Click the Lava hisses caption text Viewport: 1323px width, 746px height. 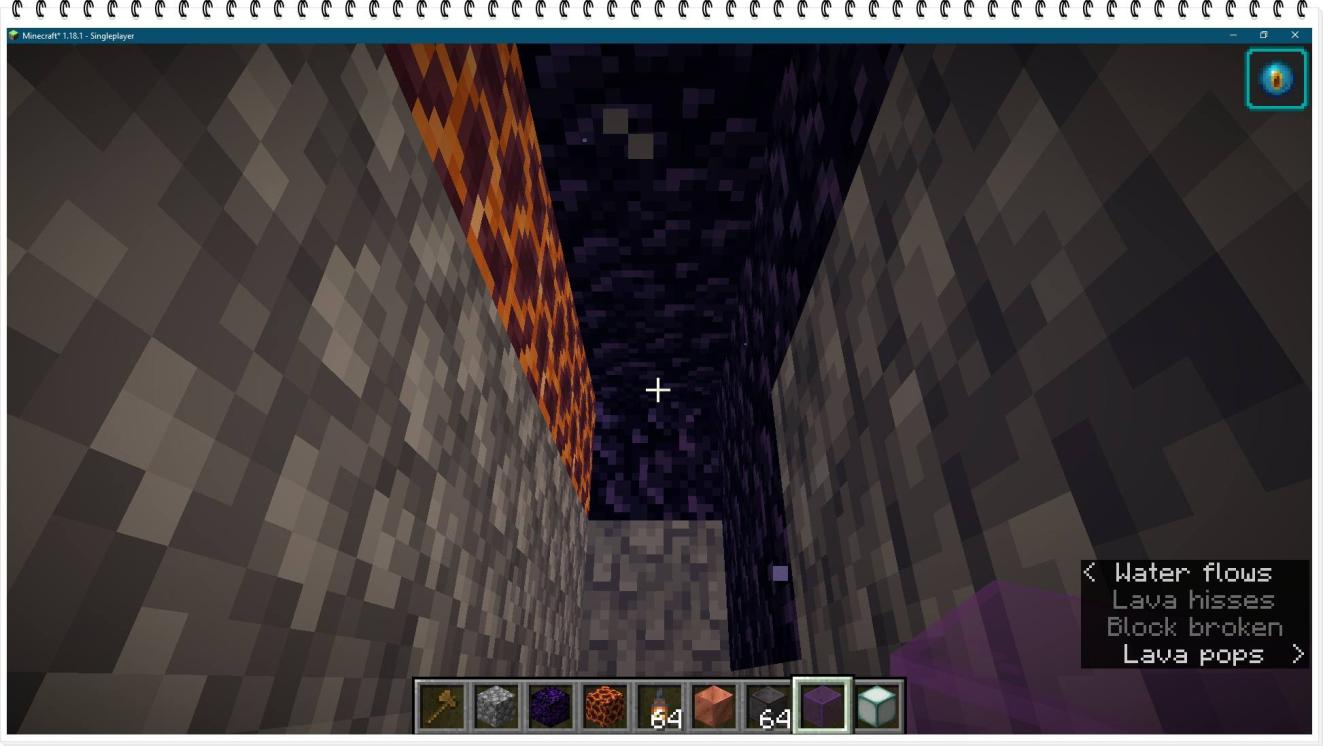pyautogui.click(x=1192, y=601)
